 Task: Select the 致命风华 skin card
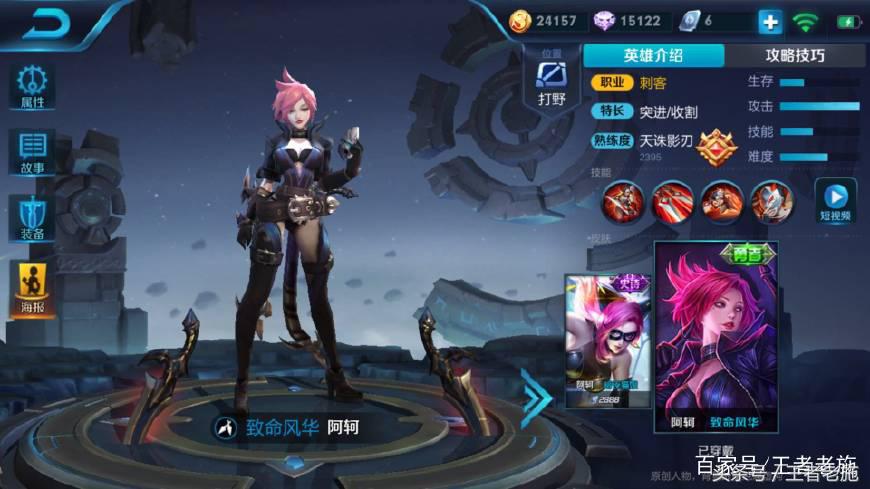point(715,338)
